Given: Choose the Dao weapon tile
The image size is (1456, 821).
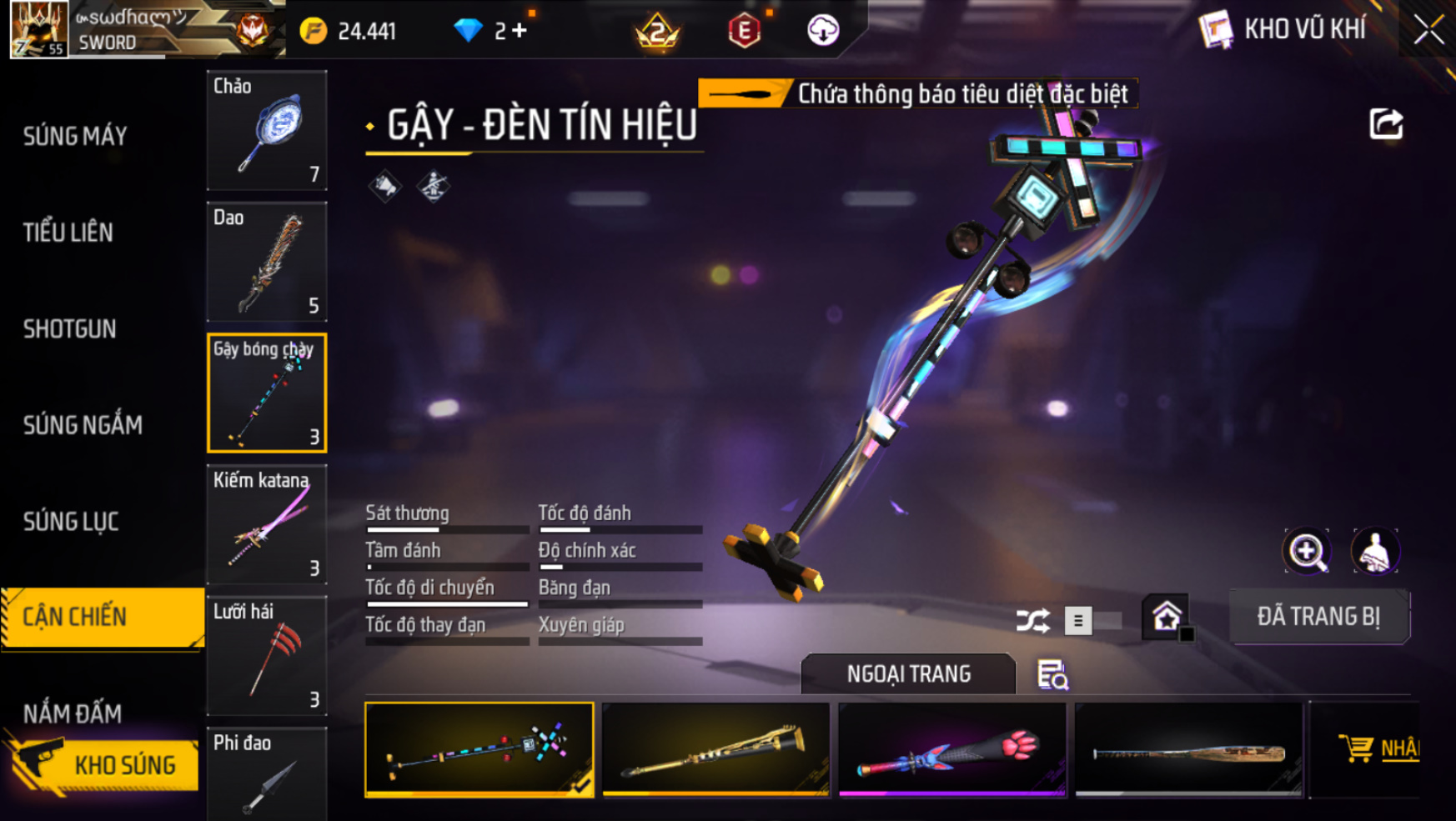Looking at the screenshot, I should tap(267, 262).
